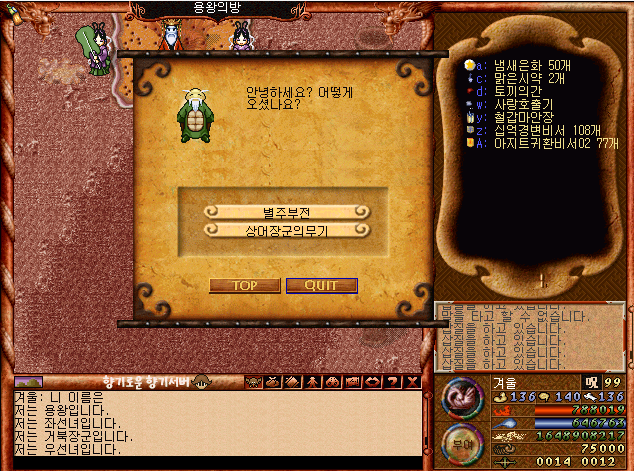The width and height of the screenshot is (634, 471).
Task: Open the question mark help button
Action: [394, 381]
